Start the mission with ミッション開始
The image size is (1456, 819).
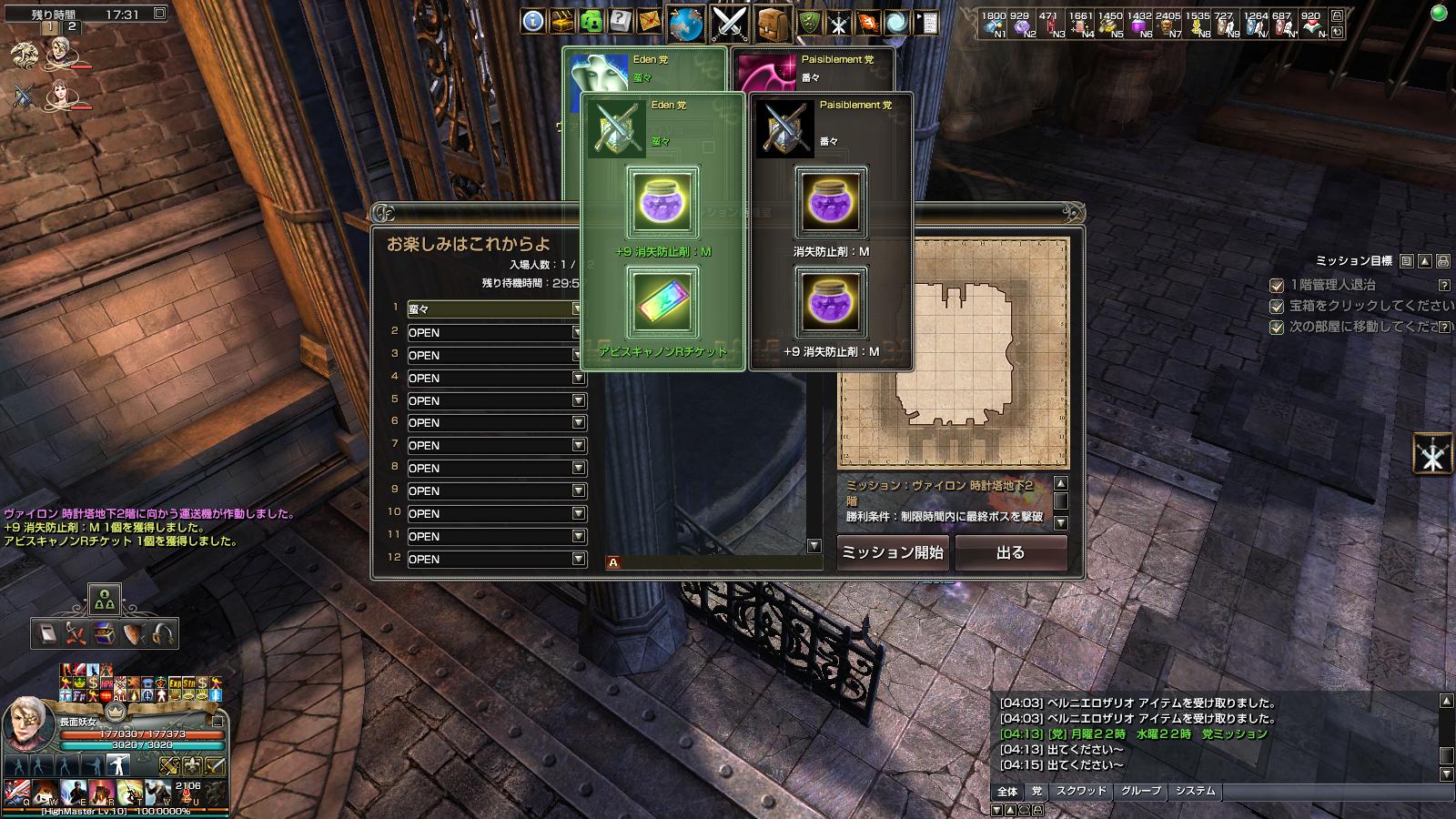tap(892, 552)
